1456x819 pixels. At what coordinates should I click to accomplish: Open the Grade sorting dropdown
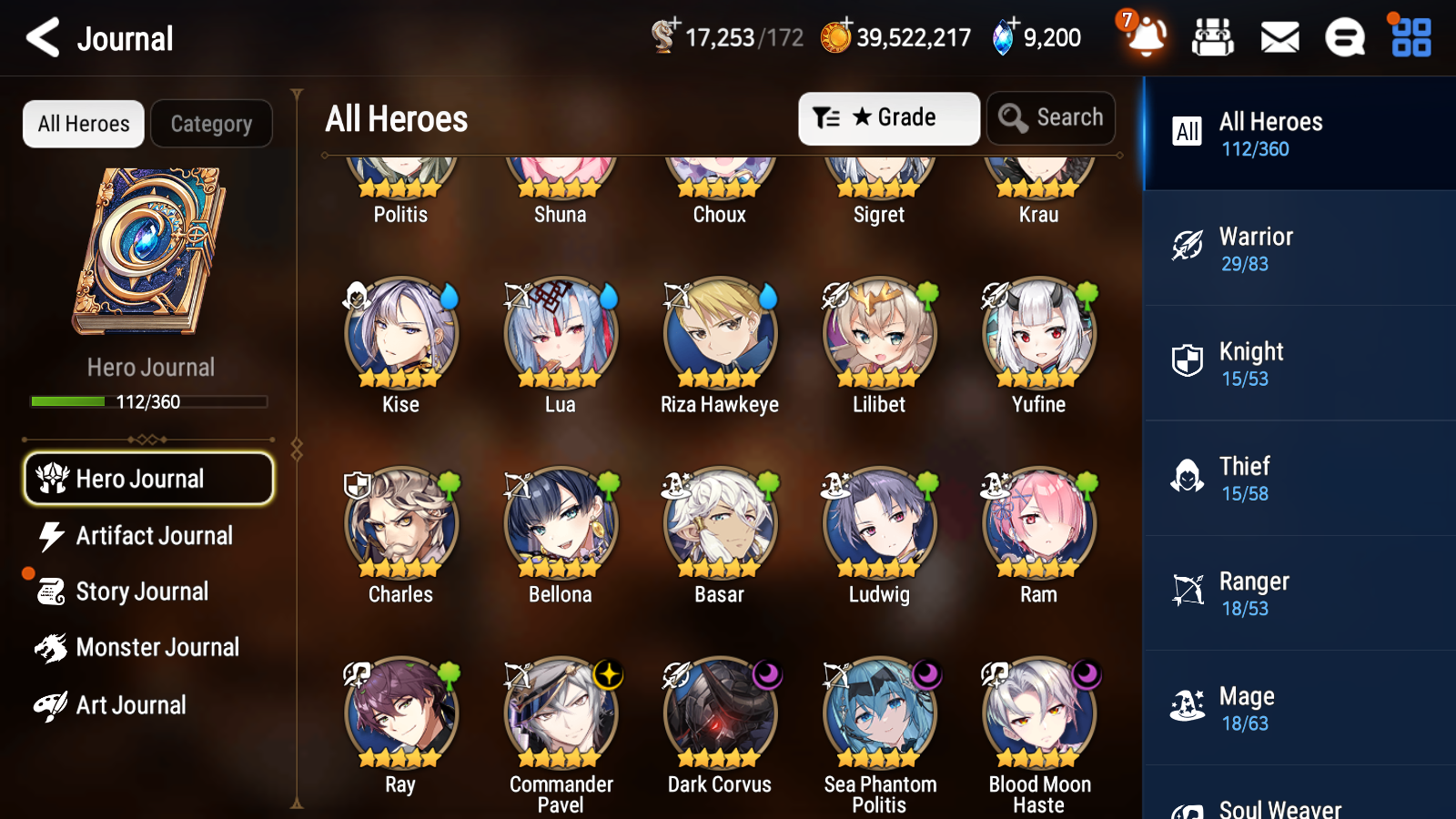888,118
